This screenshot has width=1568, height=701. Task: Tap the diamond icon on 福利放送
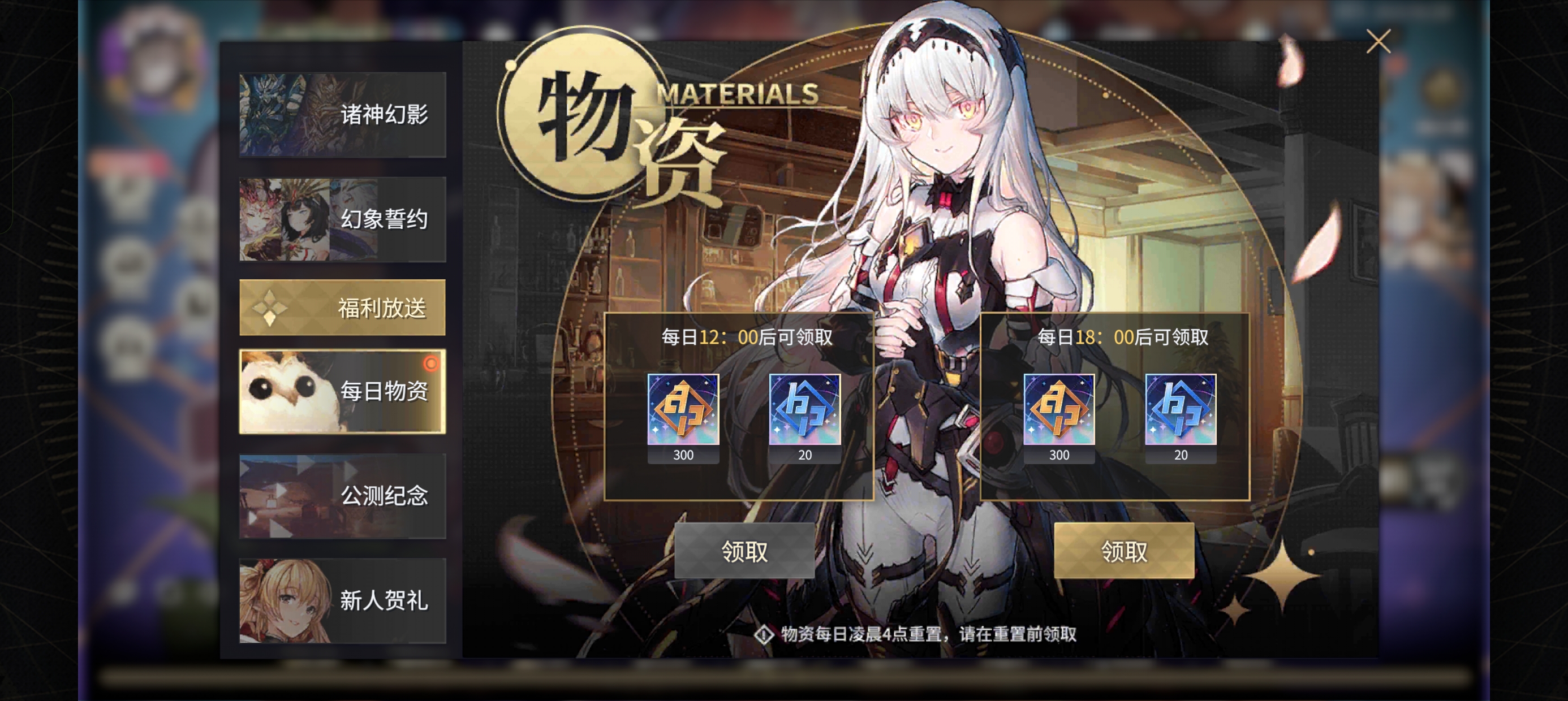269,309
